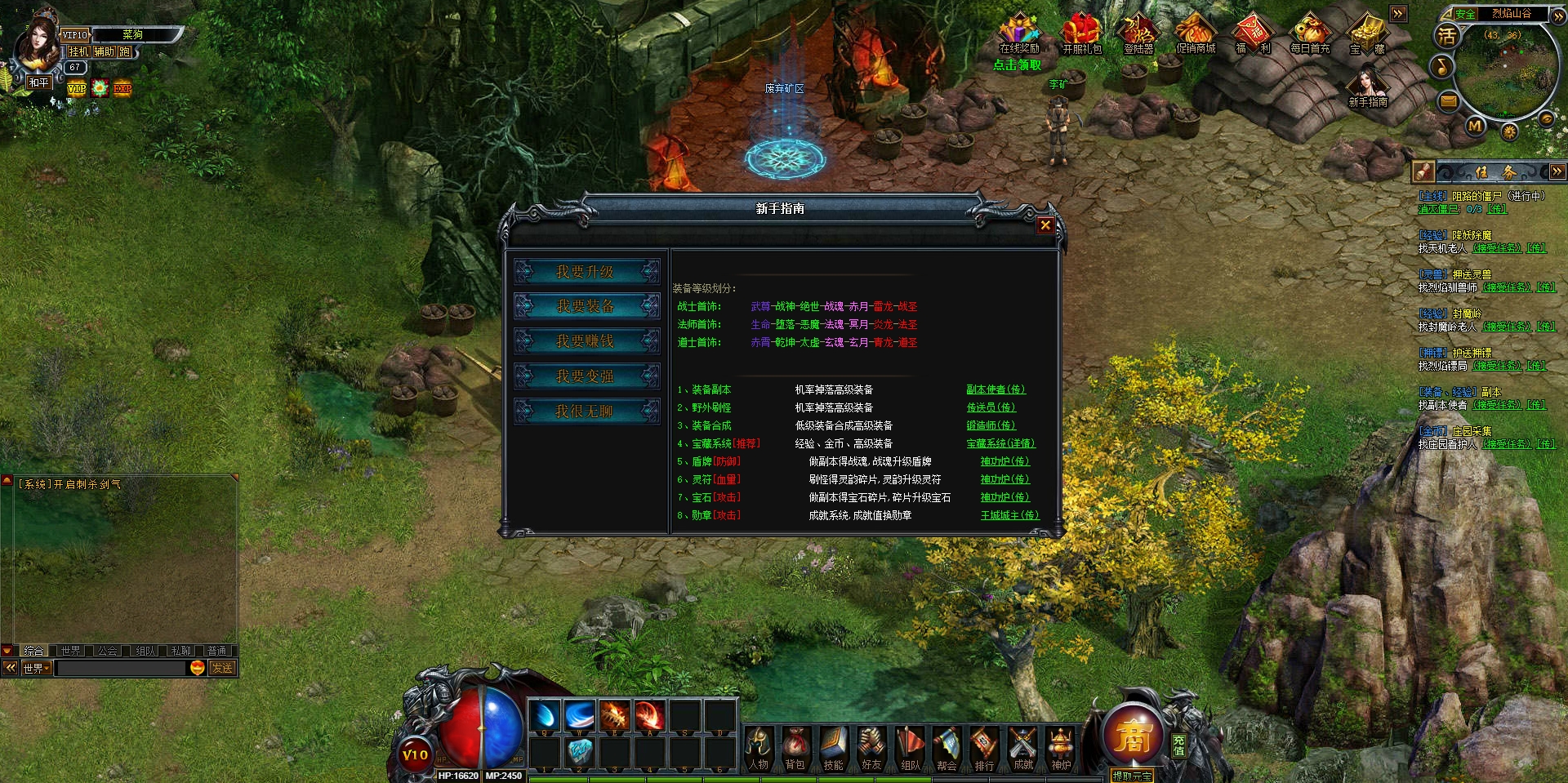Click the 王城城主(传) teleport link
This screenshot has height=783, width=1568.
[x=1009, y=515]
